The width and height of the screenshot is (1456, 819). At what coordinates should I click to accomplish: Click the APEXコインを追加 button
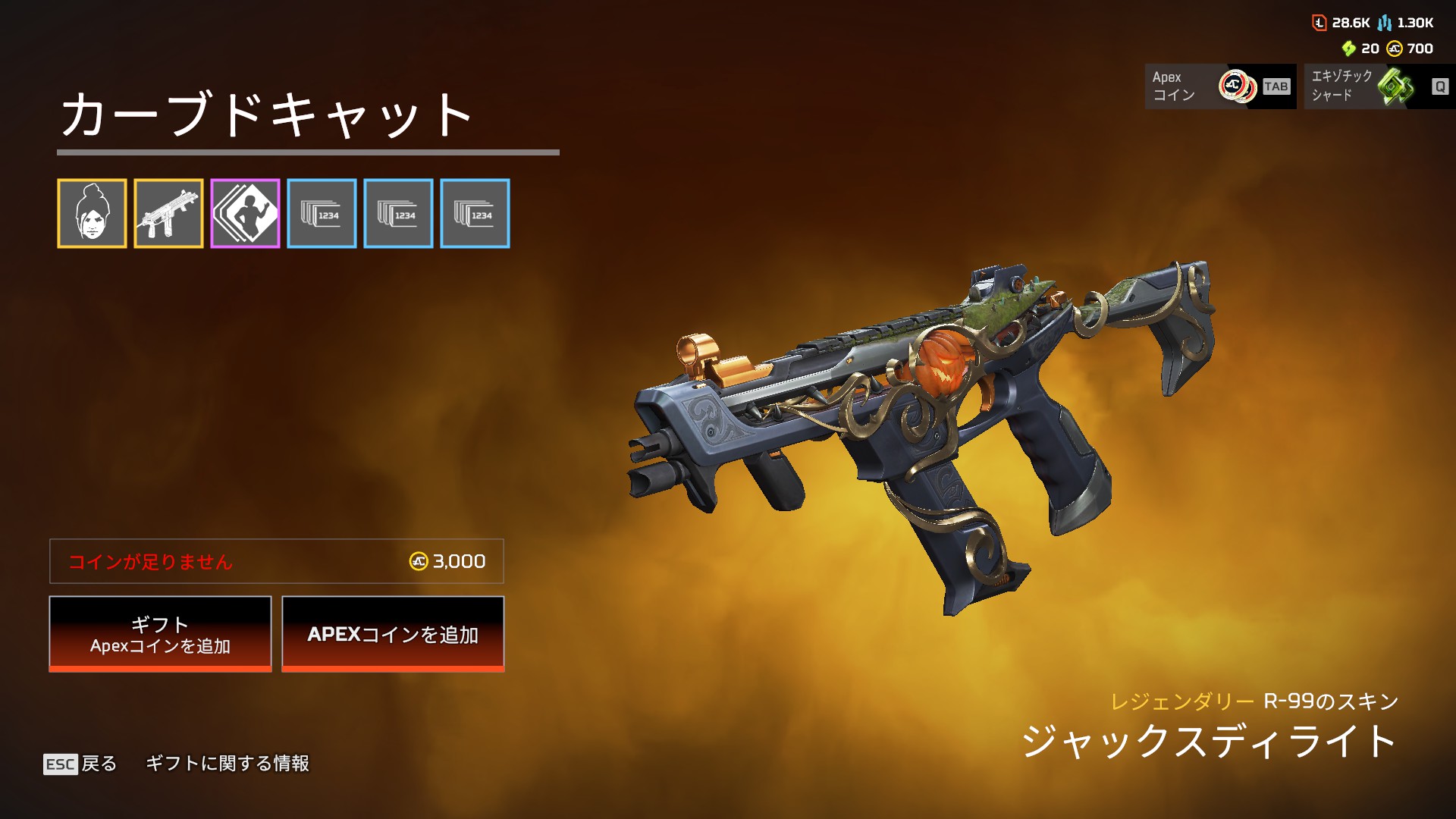coord(393,634)
